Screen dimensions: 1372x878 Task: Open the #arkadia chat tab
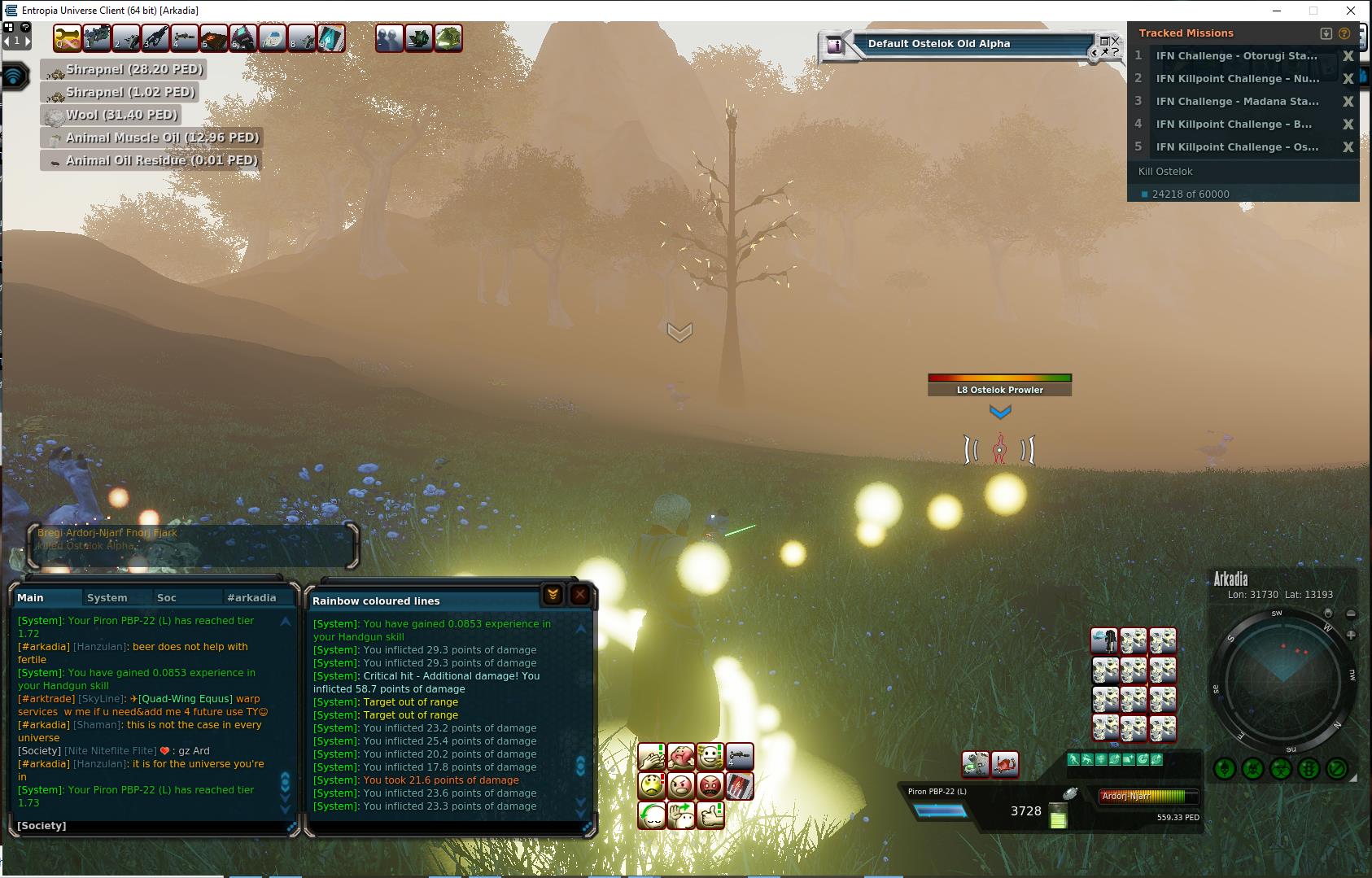point(251,597)
